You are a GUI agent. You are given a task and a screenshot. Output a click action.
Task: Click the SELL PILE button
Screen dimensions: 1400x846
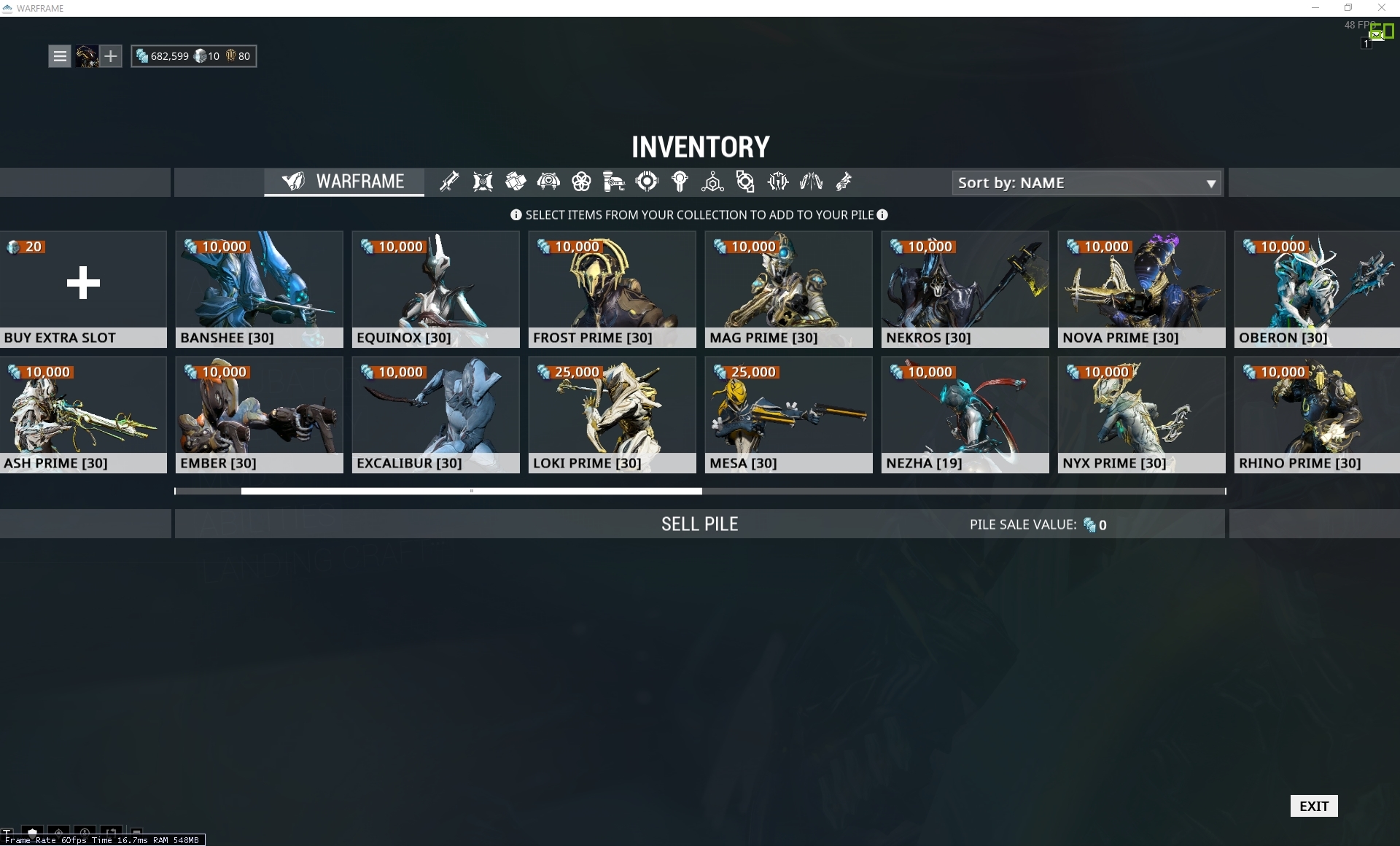pos(699,524)
